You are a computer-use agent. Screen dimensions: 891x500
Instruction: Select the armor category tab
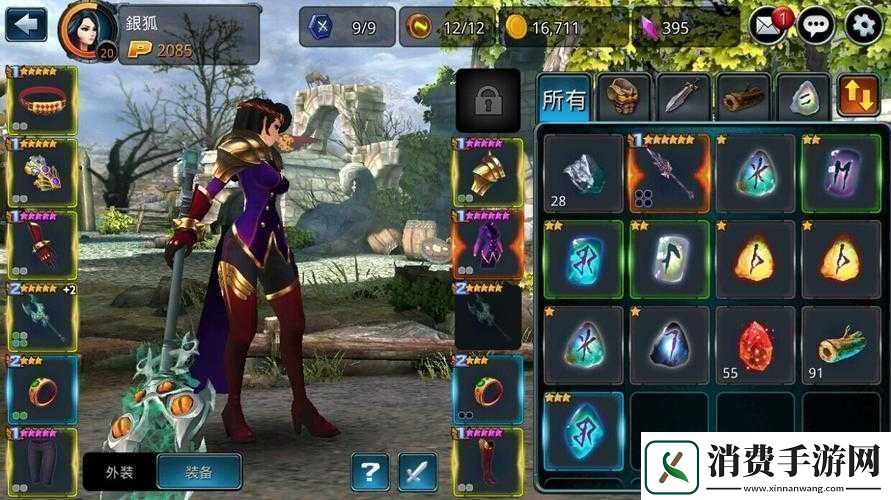(x=625, y=98)
